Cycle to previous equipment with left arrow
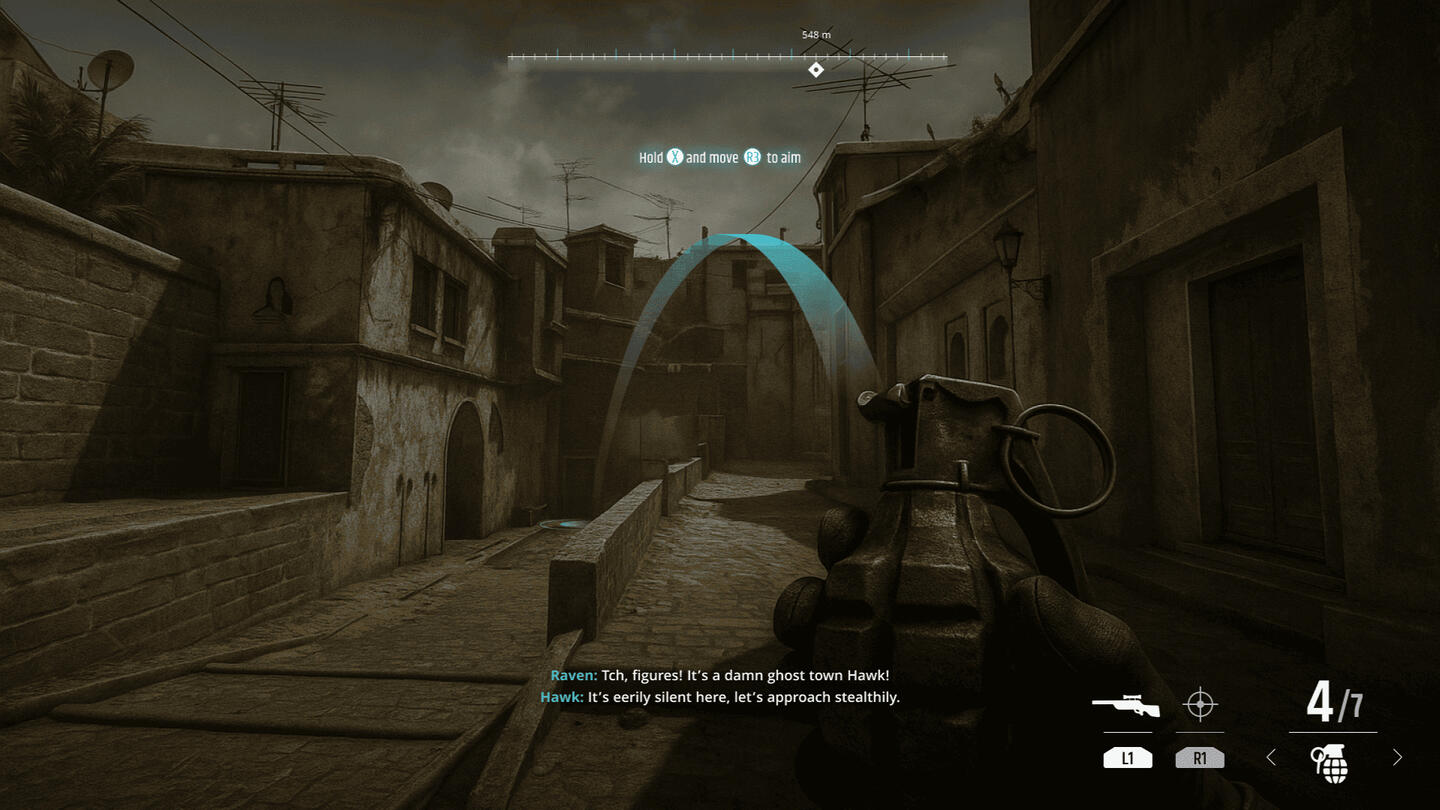The height and width of the screenshot is (810, 1440). [x=1271, y=758]
